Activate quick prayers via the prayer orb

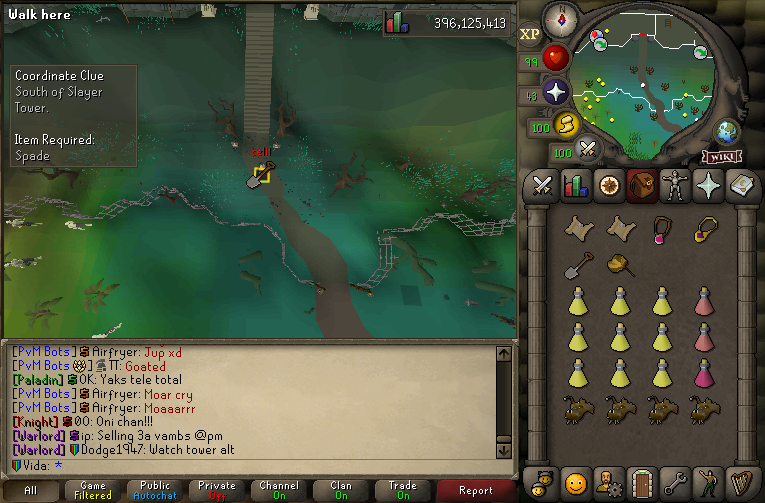point(554,93)
